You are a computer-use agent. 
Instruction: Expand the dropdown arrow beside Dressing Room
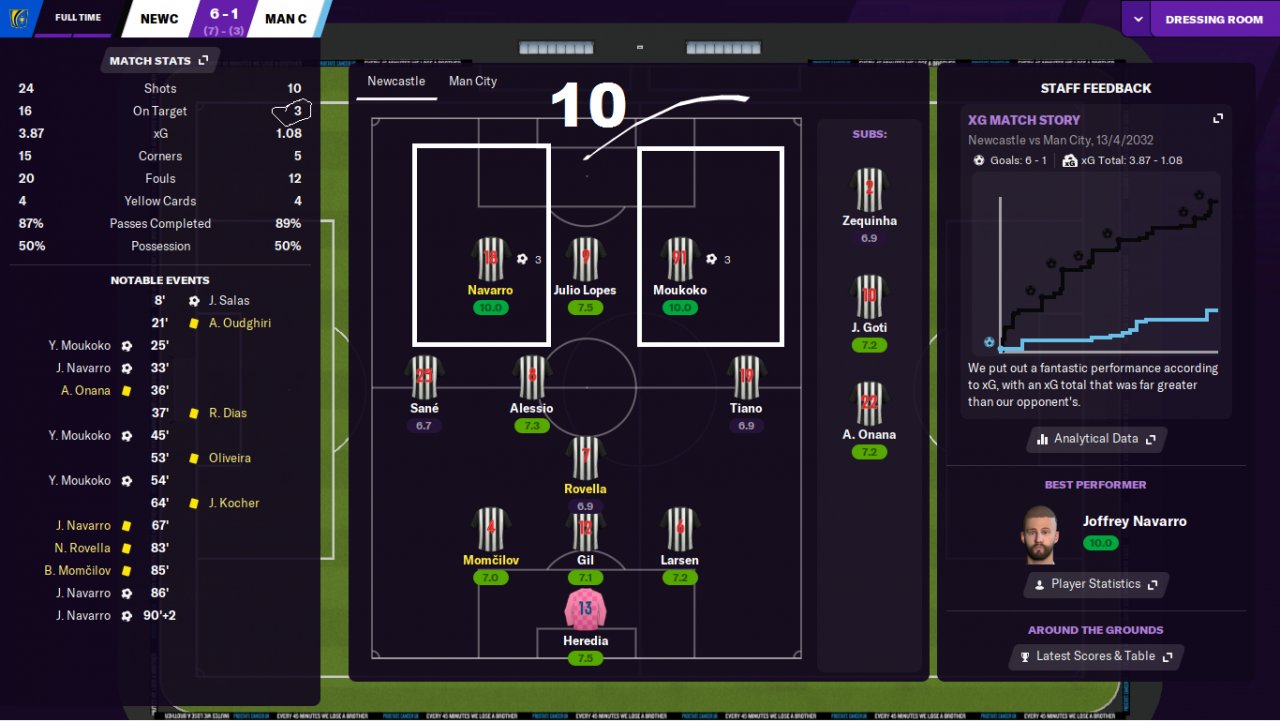coord(1137,19)
